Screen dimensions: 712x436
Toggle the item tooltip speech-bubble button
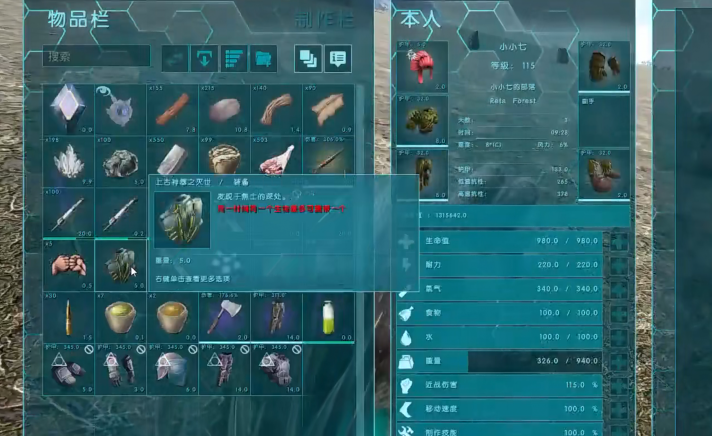coord(337,58)
